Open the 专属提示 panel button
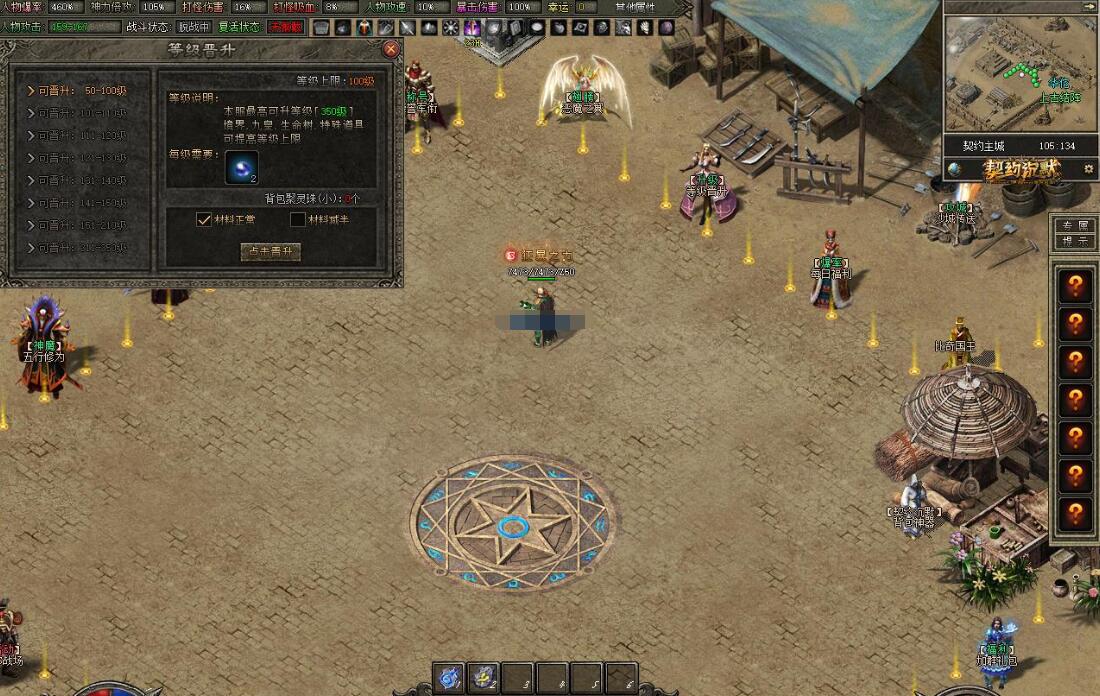The height and width of the screenshot is (696, 1100). click(x=1075, y=233)
